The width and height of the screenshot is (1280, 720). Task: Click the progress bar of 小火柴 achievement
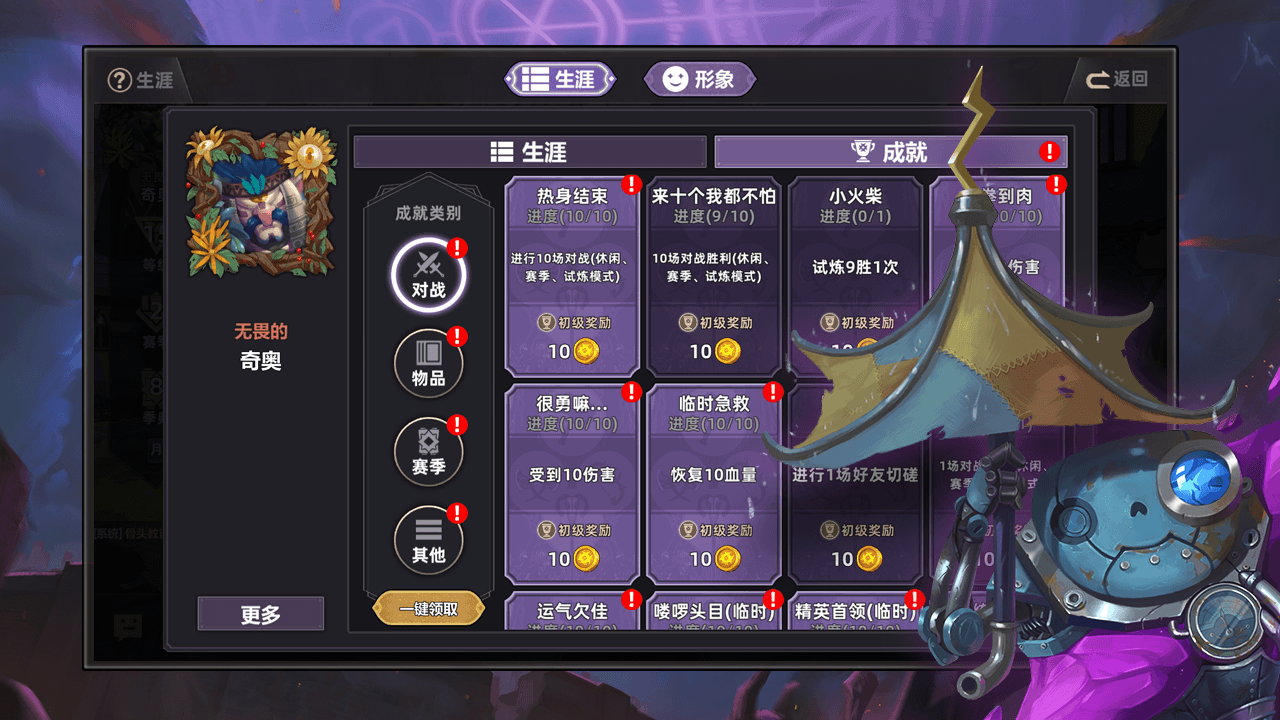(x=856, y=215)
